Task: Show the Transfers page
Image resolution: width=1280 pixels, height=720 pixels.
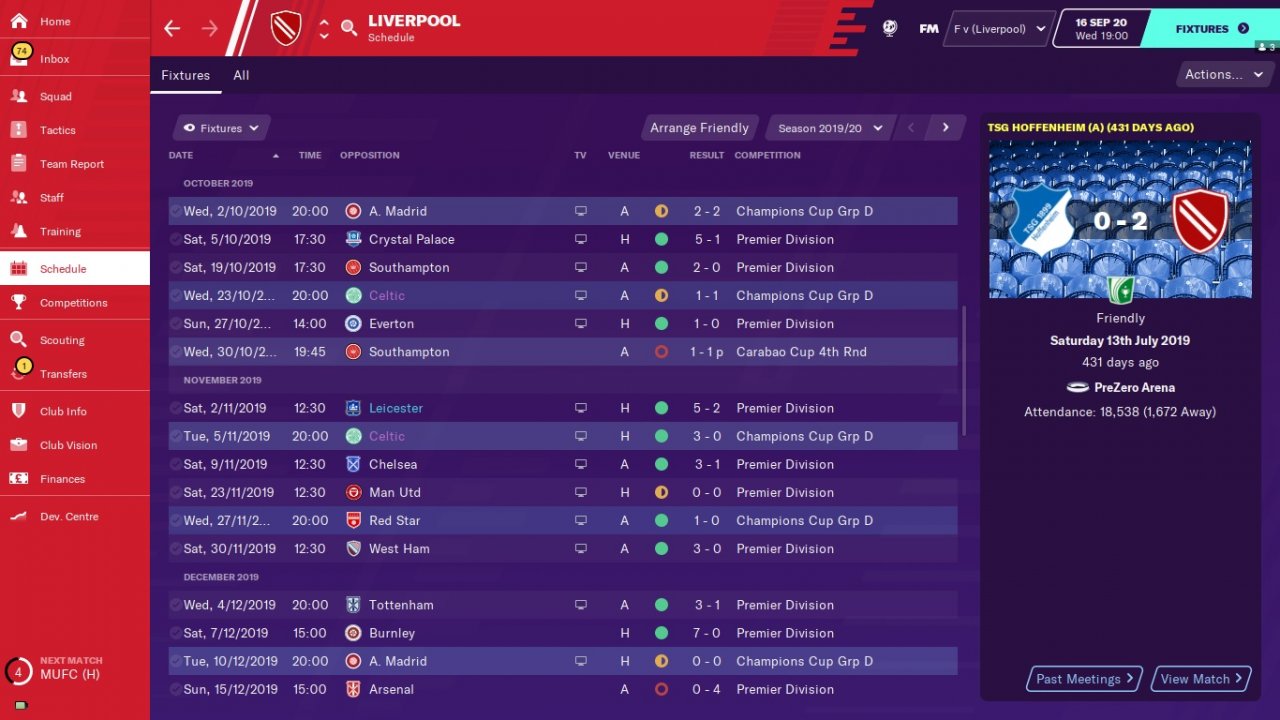Action: tap(63, 374)
